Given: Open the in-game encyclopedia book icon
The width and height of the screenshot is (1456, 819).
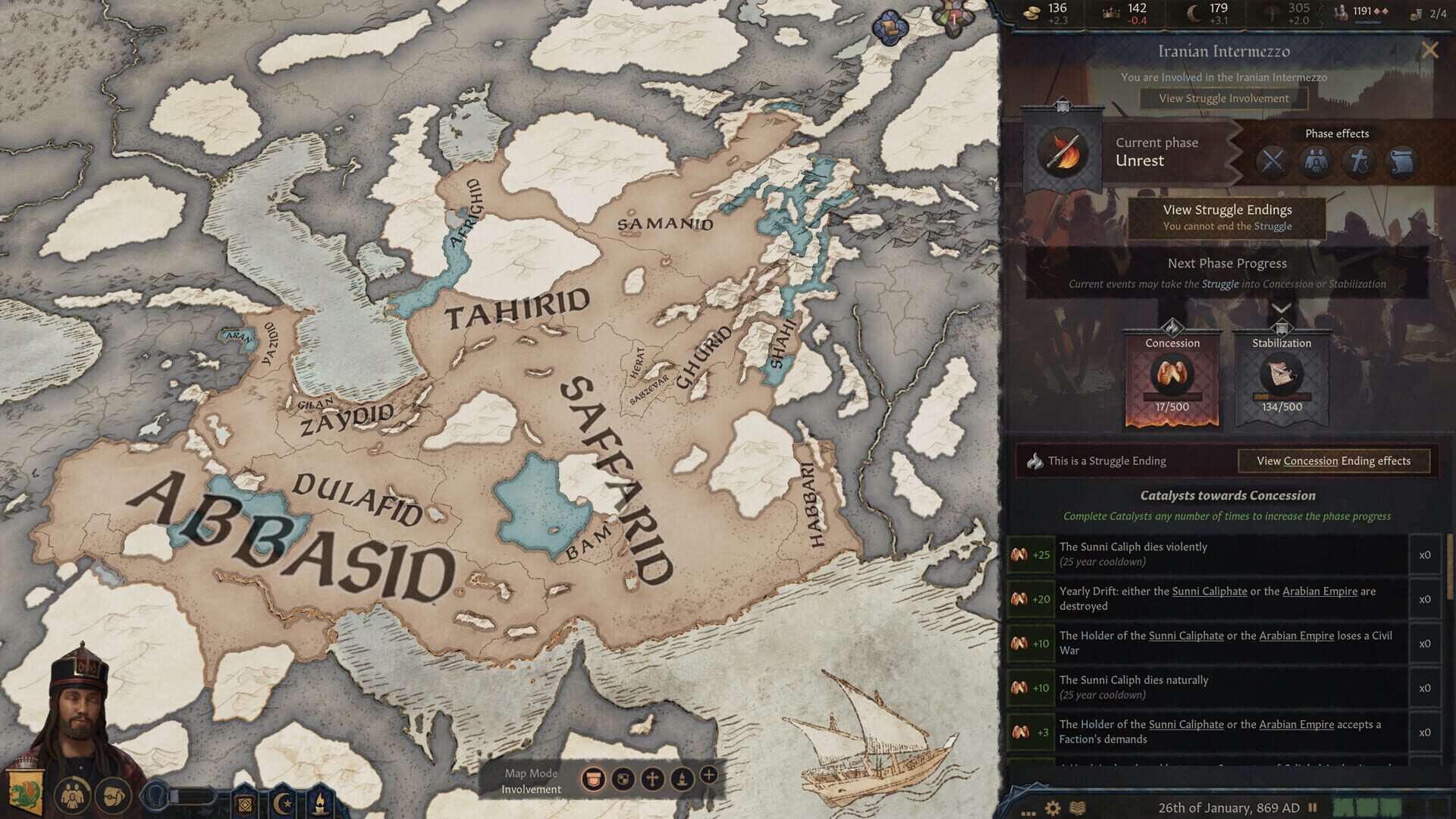Looking at the screenshot, I should 1078,806.
